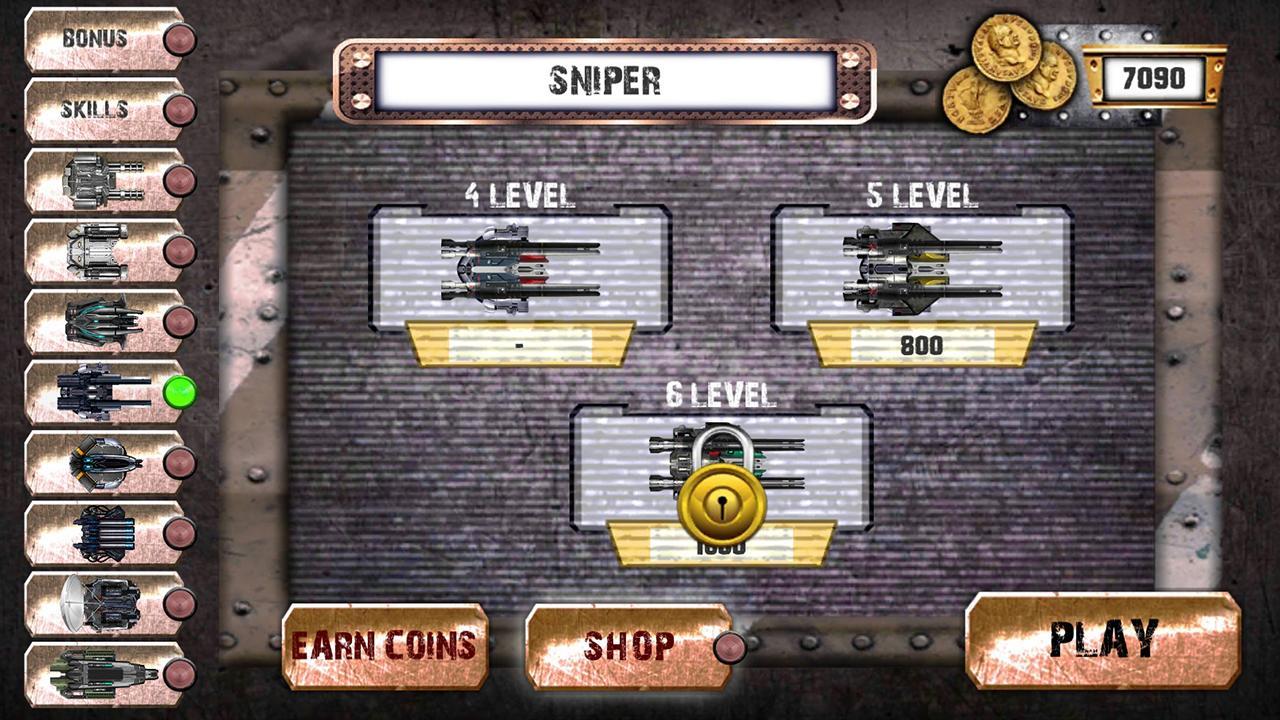Select the double-barrel cannon weapon icon
This screenshot has height=720, width=1280.
click(x=100, y=250)
